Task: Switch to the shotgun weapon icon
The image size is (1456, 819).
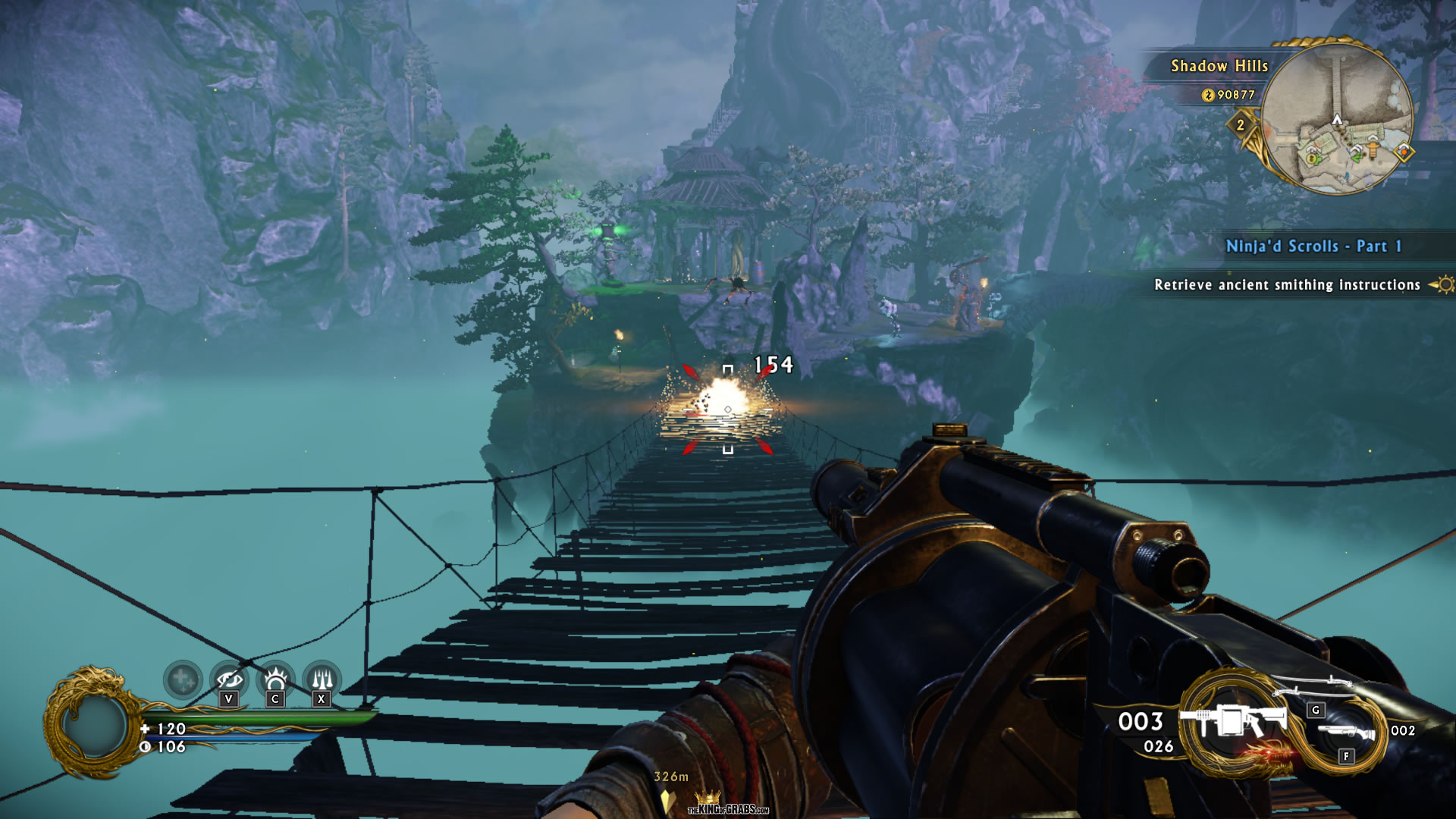Action: click(x=1346, y=733)
